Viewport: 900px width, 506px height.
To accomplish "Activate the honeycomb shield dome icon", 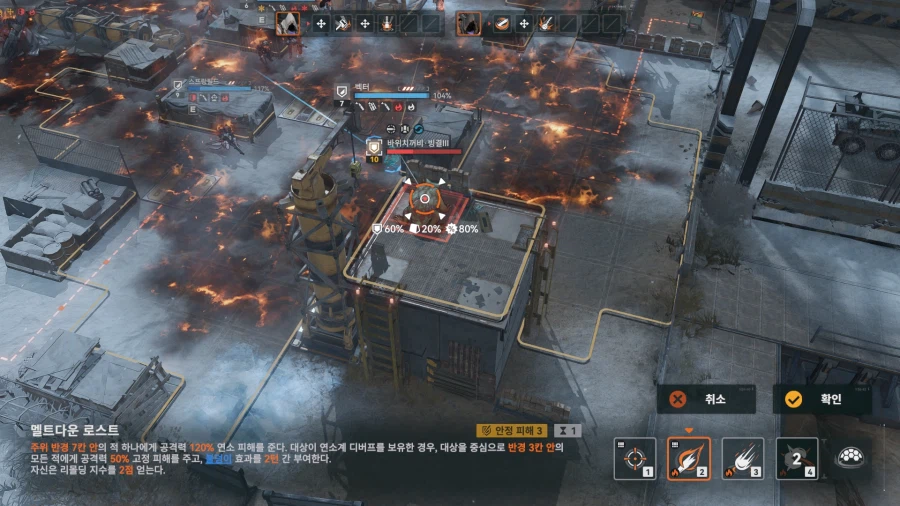I will tap(851, 458).
